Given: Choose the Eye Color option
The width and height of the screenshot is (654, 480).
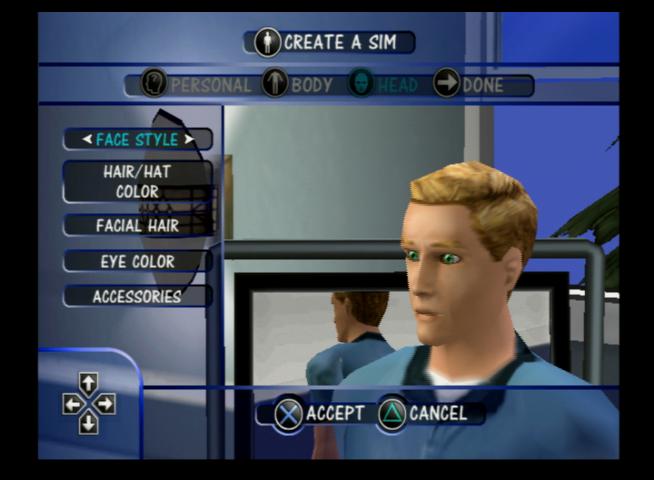Looking at the screenshot, I should [x=137, y=261].
